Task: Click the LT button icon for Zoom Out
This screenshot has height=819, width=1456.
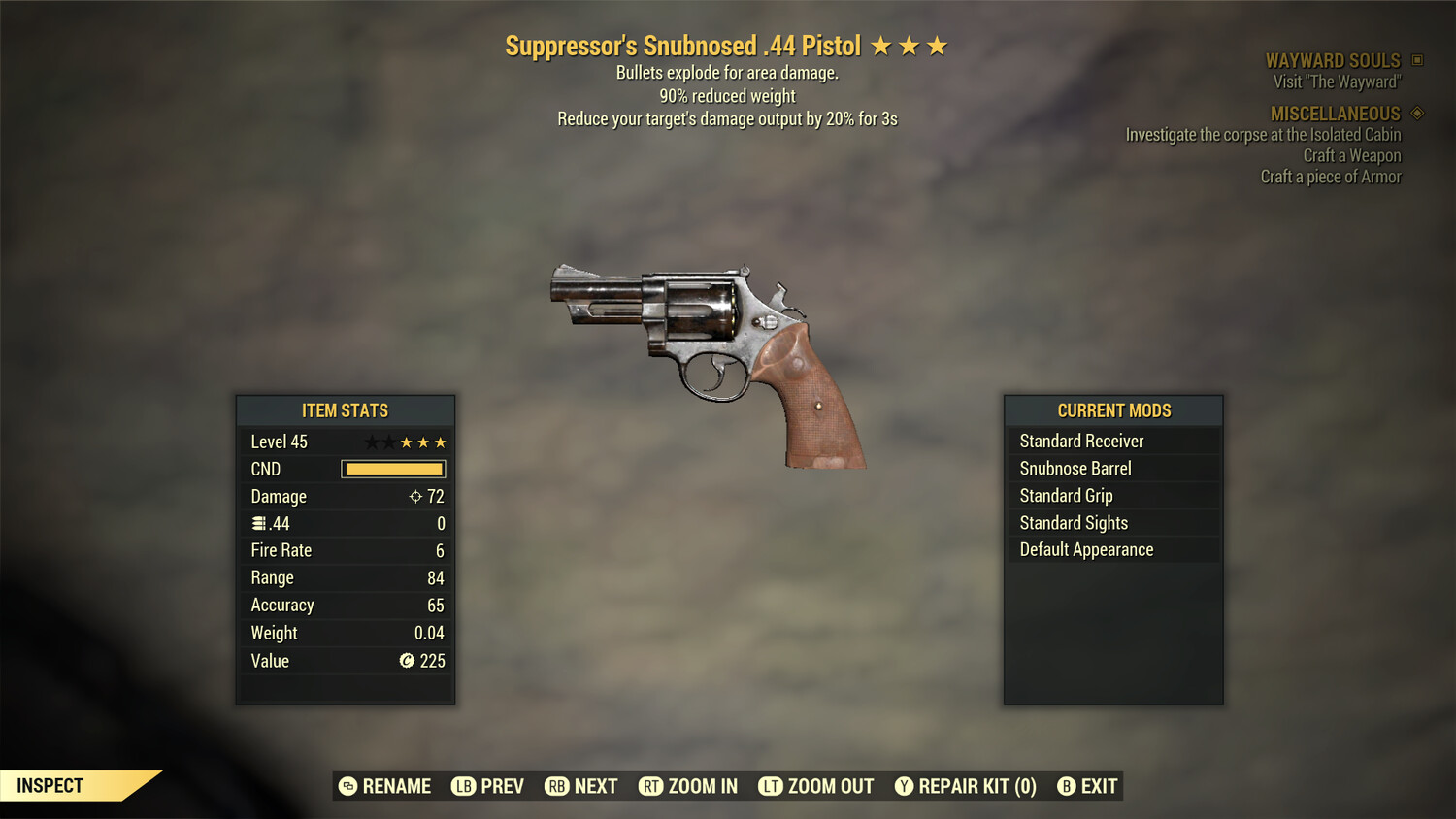Action: pos(772,786)
